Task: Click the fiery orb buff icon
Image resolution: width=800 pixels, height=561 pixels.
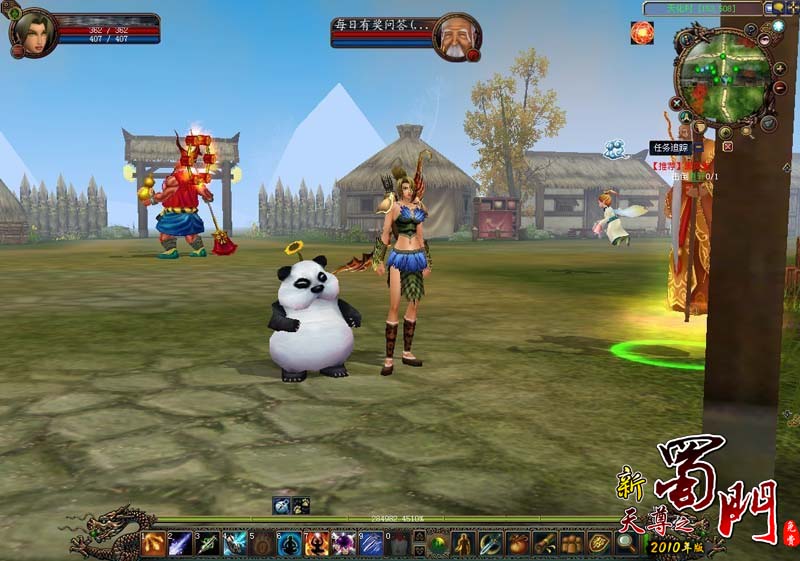Action: pyautogui.click(x=641, y=33)
